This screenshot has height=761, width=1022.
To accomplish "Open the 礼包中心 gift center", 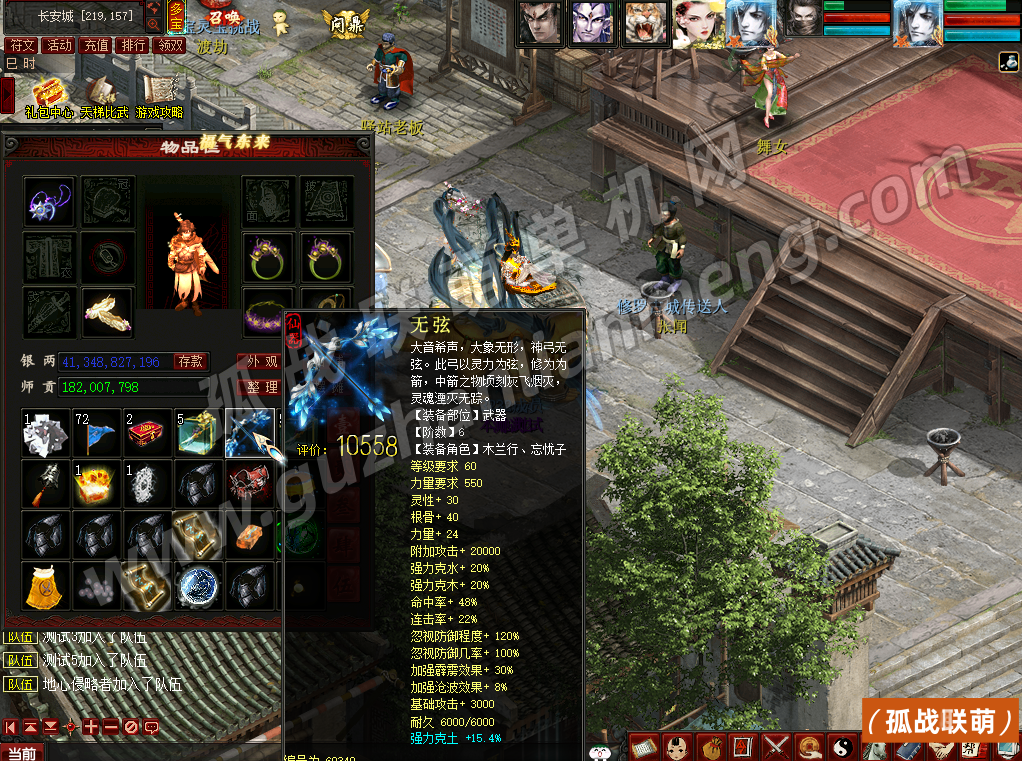I will click(47, 95).
